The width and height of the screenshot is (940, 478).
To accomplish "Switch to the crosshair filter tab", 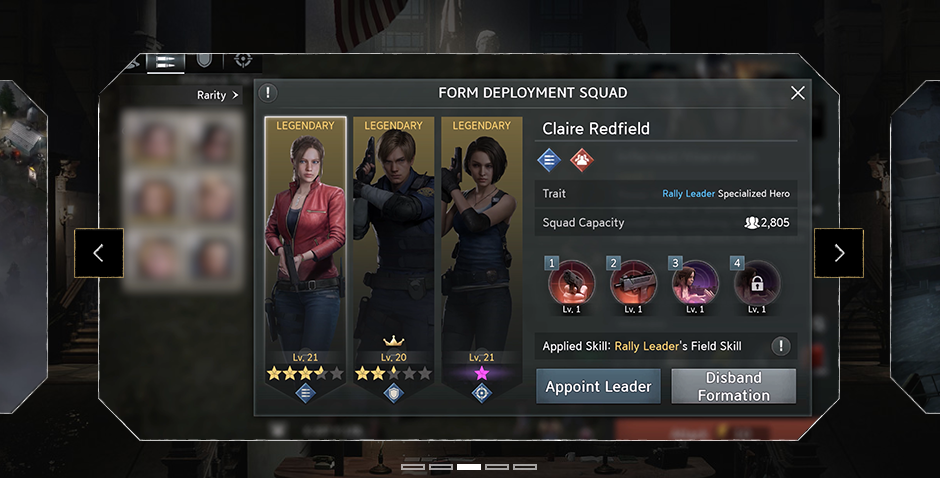I will (242, 60).
